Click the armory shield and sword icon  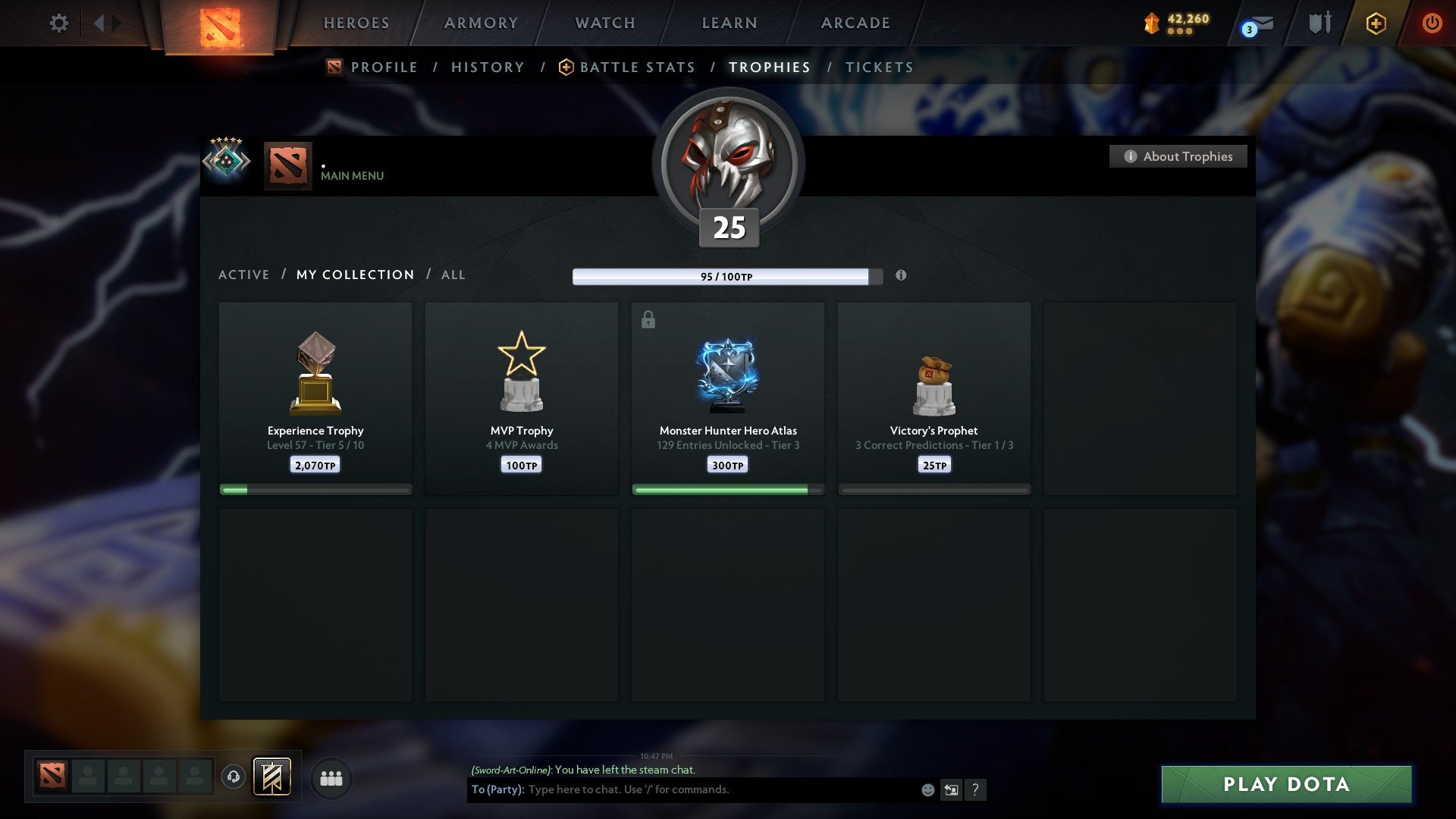pos(1319,23)
